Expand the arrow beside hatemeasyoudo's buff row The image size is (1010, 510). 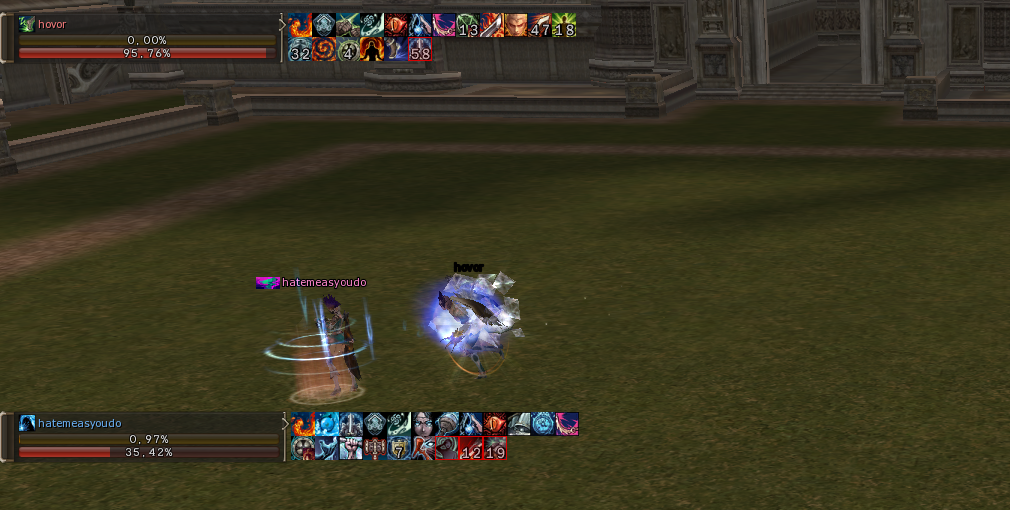pos(284,424)
